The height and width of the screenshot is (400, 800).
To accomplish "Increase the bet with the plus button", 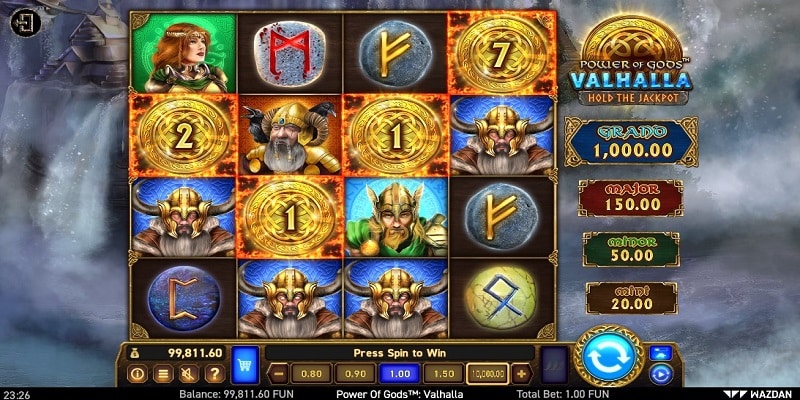I will point(521,374).
